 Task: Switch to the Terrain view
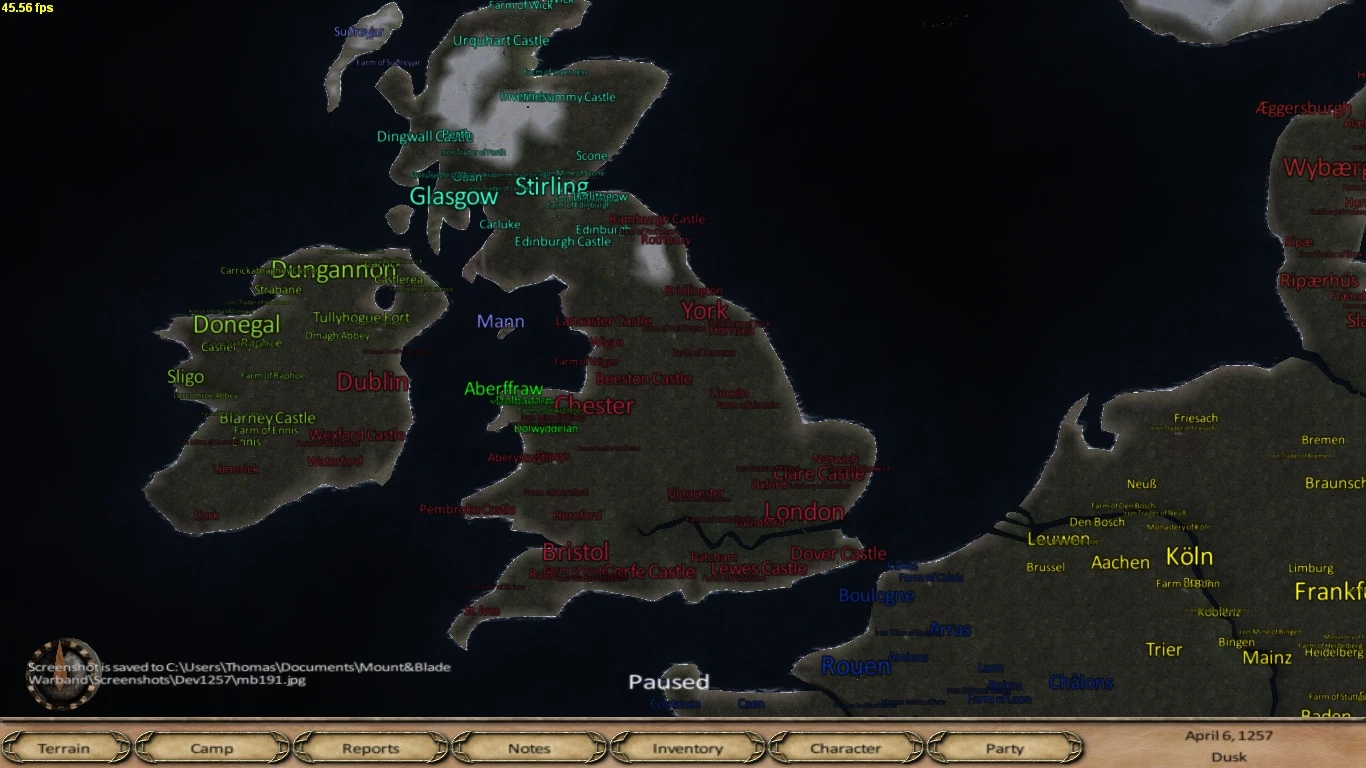point(66,748)
